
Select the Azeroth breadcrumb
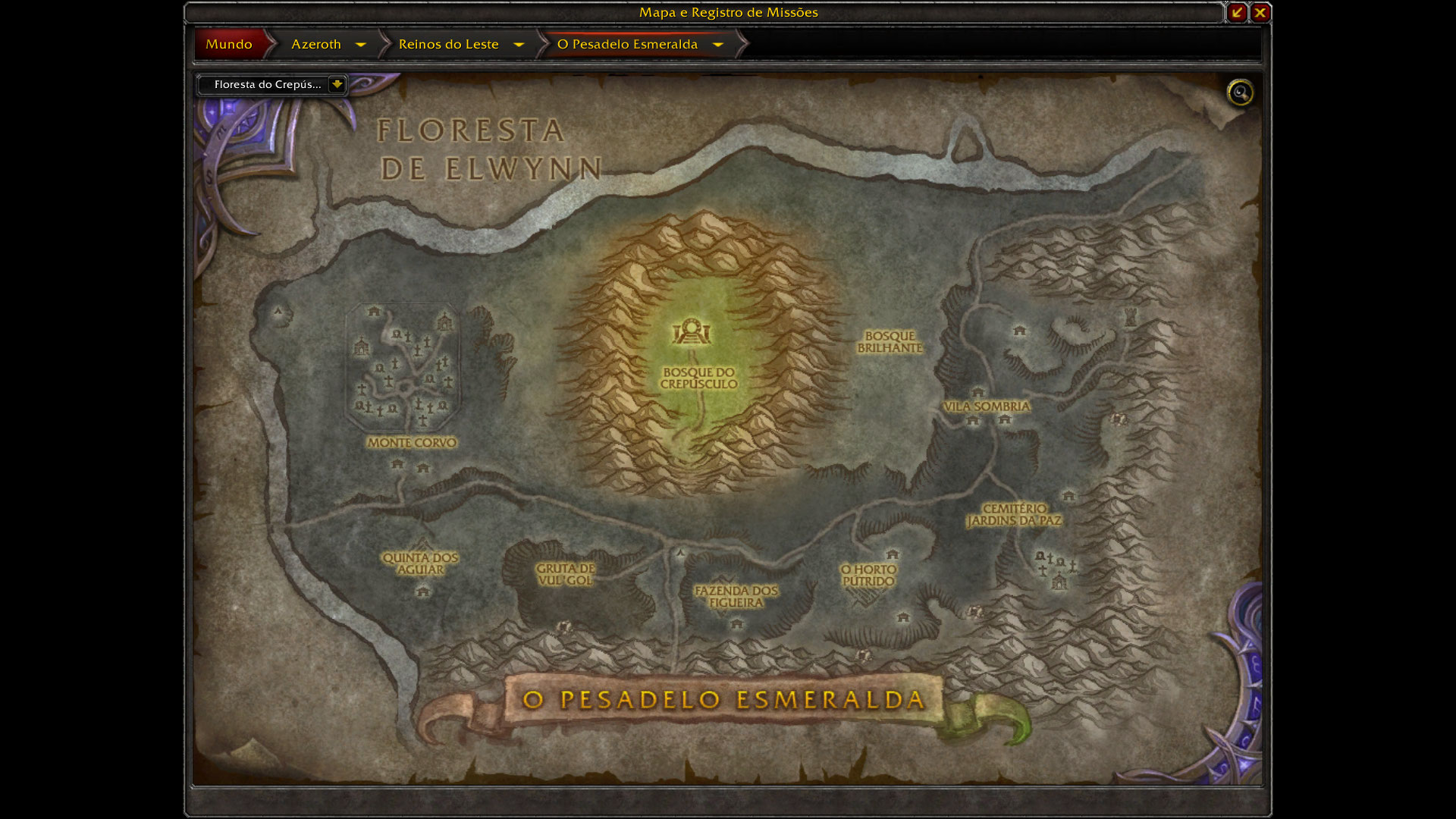316,44
